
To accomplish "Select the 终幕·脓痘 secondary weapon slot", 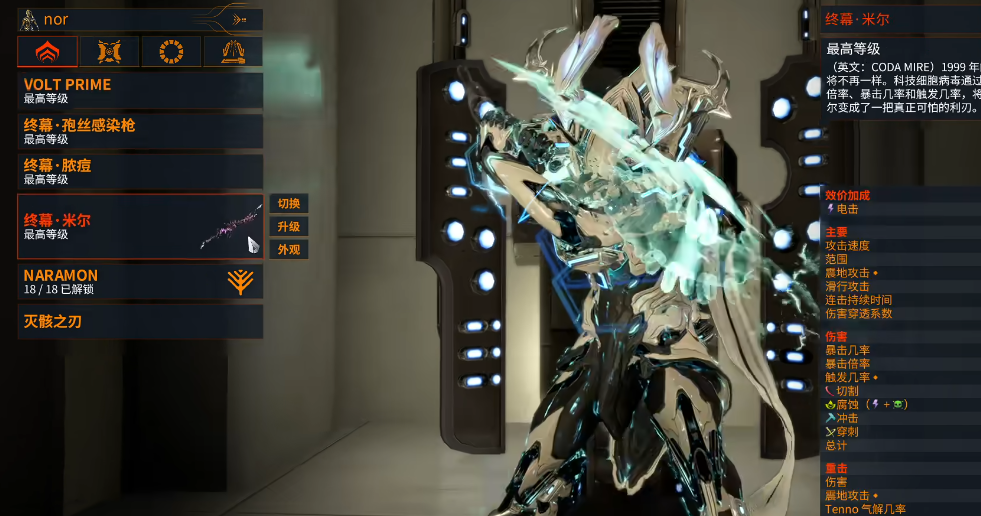I will click(x=140, y=171).
